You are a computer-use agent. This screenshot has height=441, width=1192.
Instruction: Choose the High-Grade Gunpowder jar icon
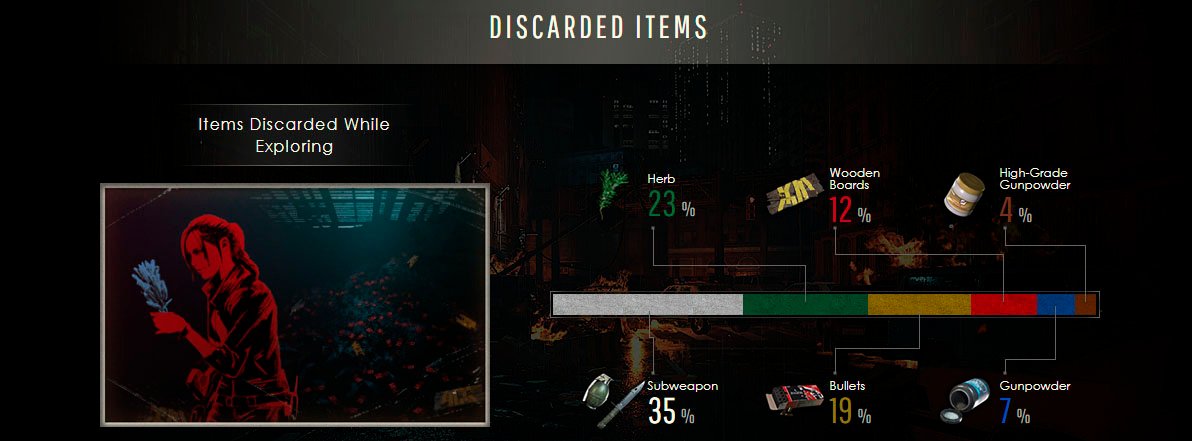(x=967, y=193)
